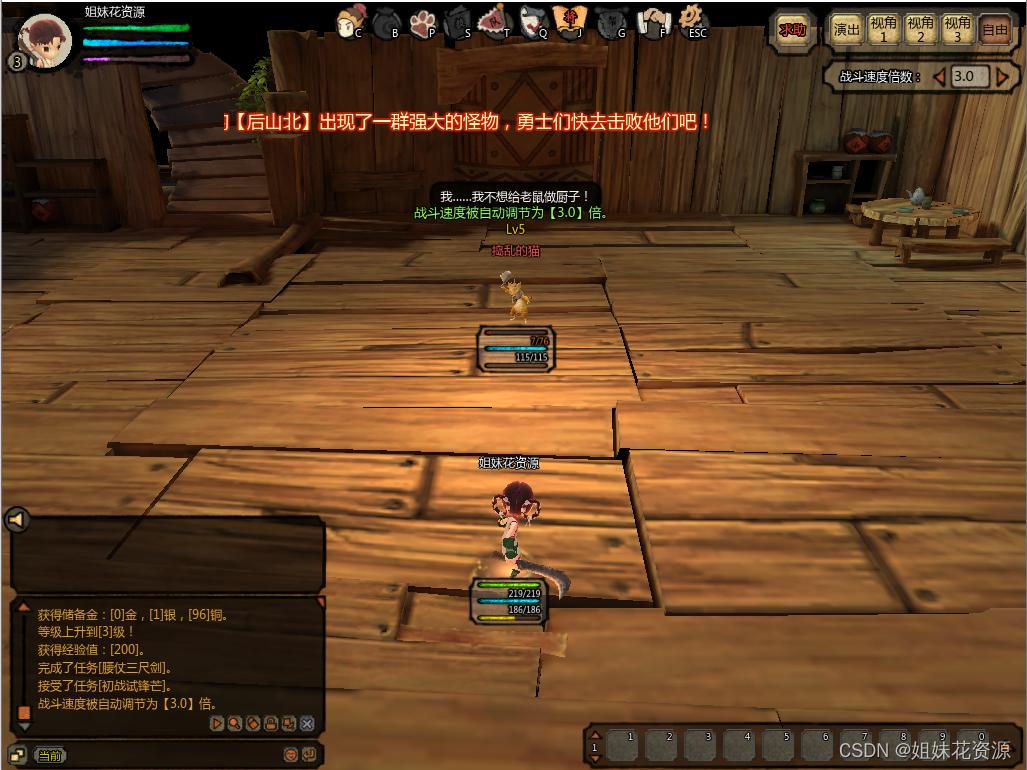Click the player portrait avatar
This screenshot has height=770, width=1027.
tap(46, 41)
